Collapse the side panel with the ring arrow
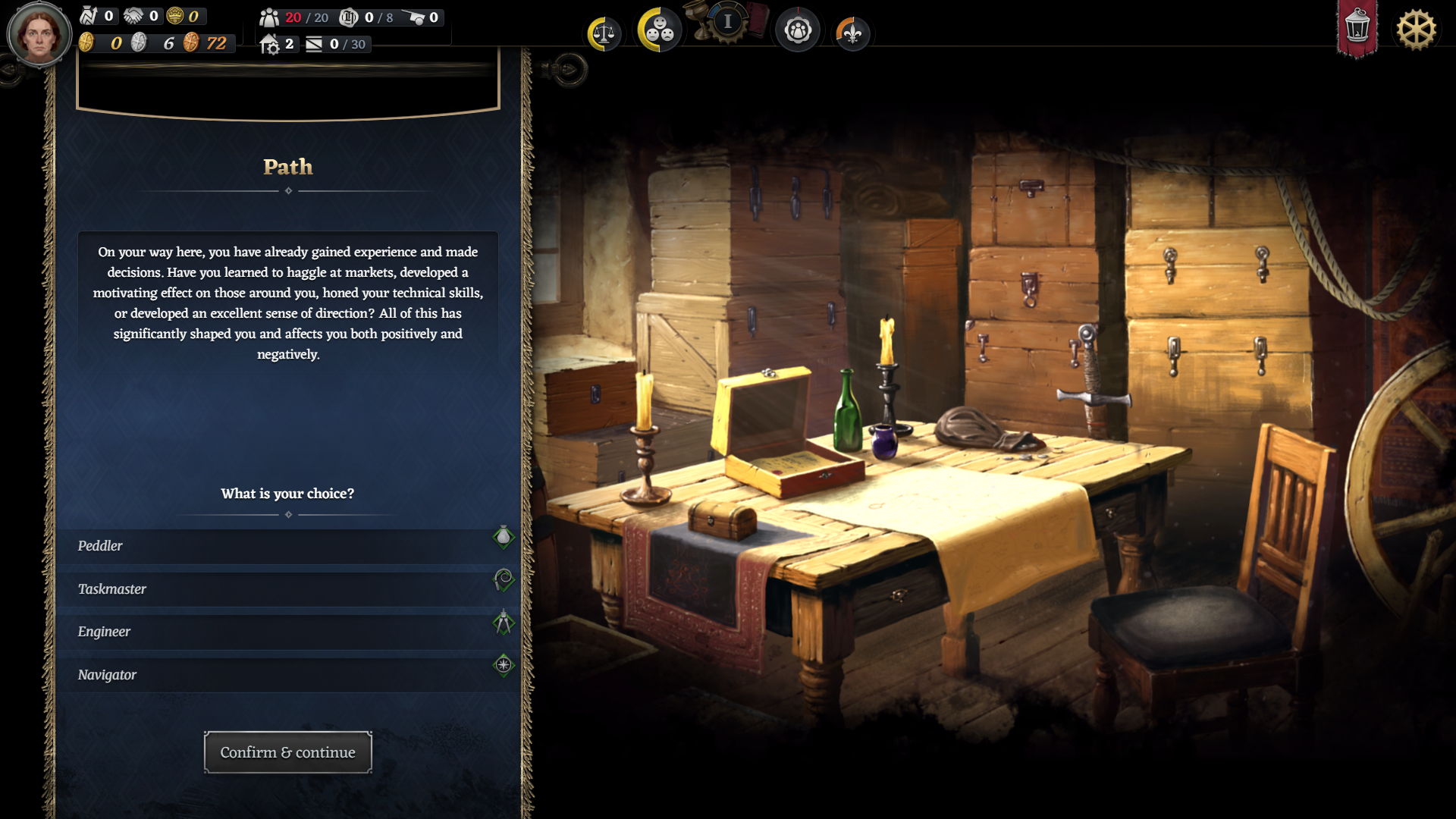Screen dimensions: 1456x819 [x=567, y=71]
